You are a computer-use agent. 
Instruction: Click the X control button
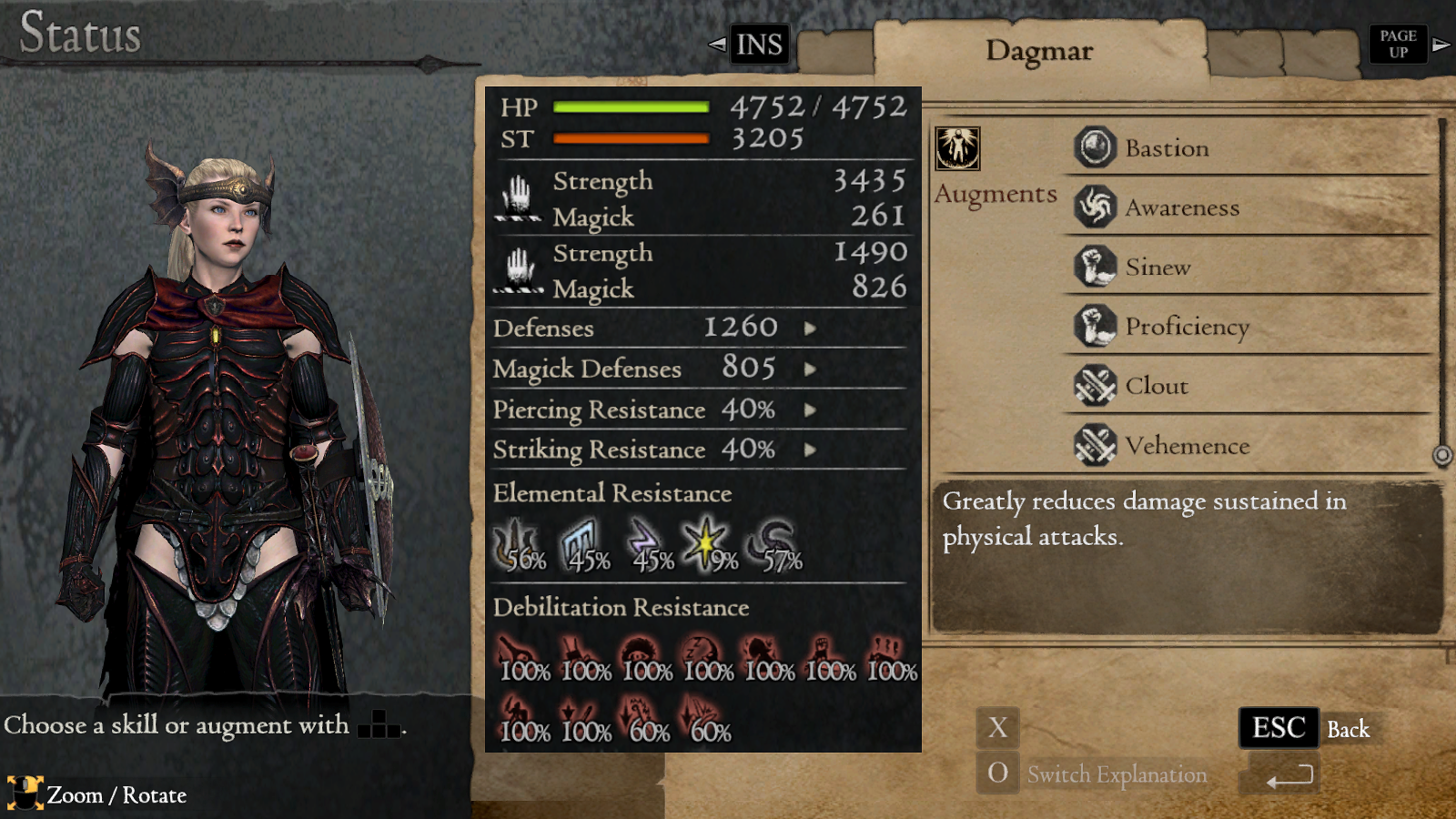[x=997, y=728]
